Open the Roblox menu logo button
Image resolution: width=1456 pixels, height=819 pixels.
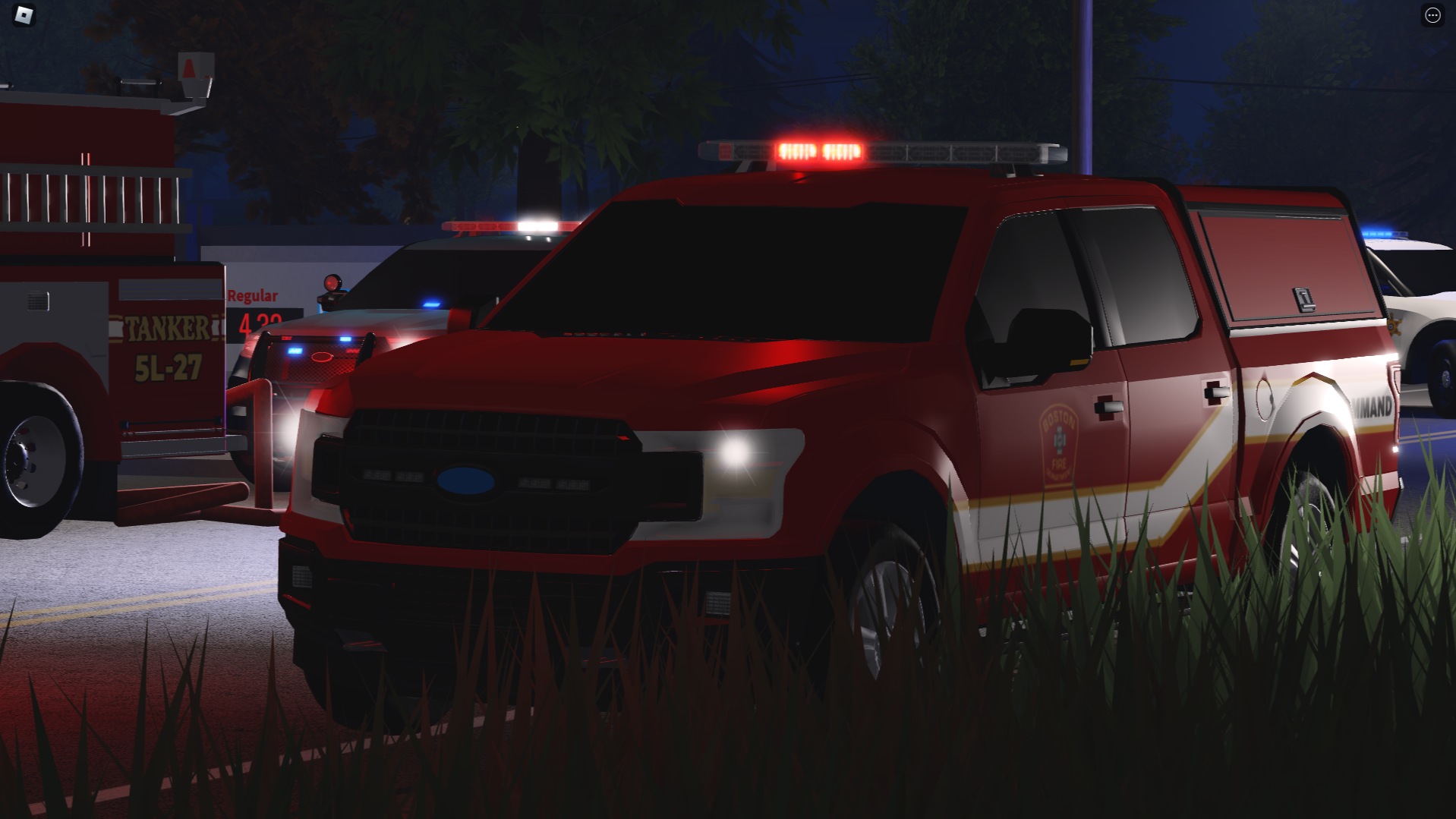point(24,15)
